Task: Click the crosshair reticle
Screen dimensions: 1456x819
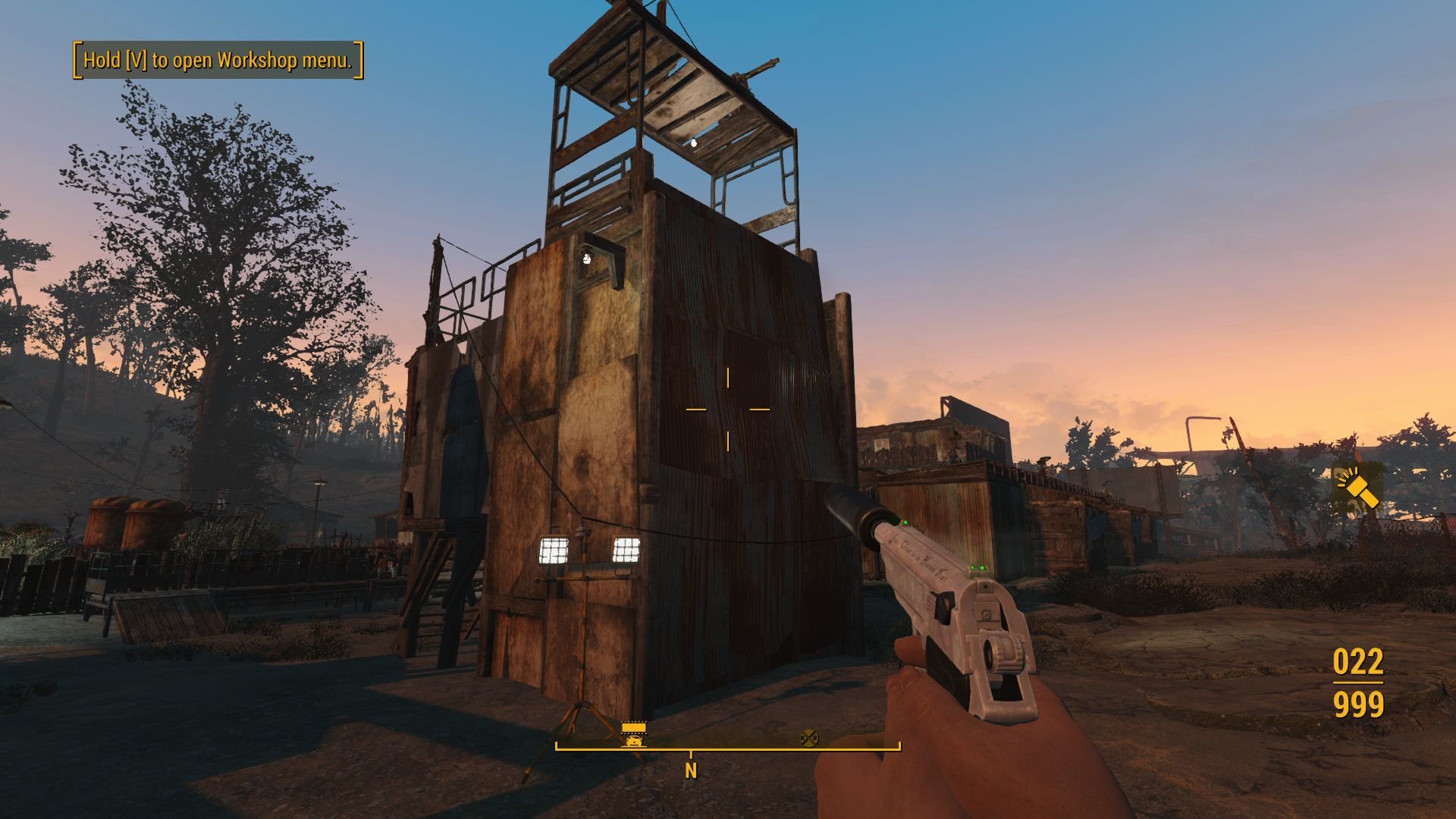Action: [x=727, y=409]
